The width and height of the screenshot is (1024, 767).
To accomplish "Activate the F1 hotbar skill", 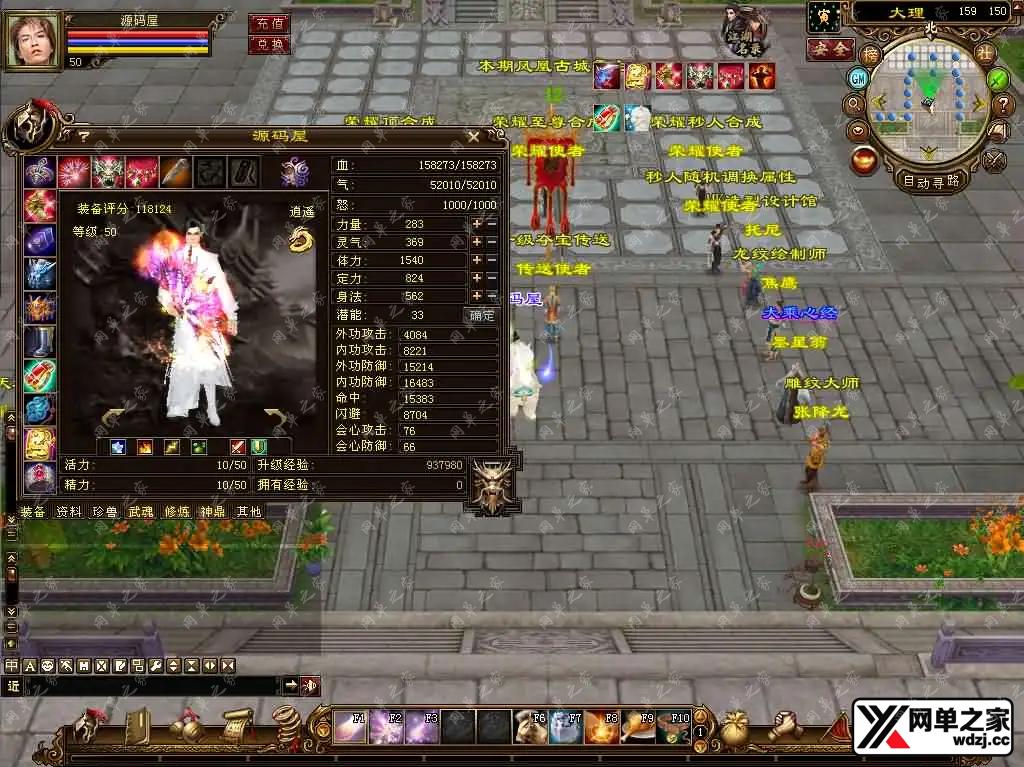I will click(350, 727).
